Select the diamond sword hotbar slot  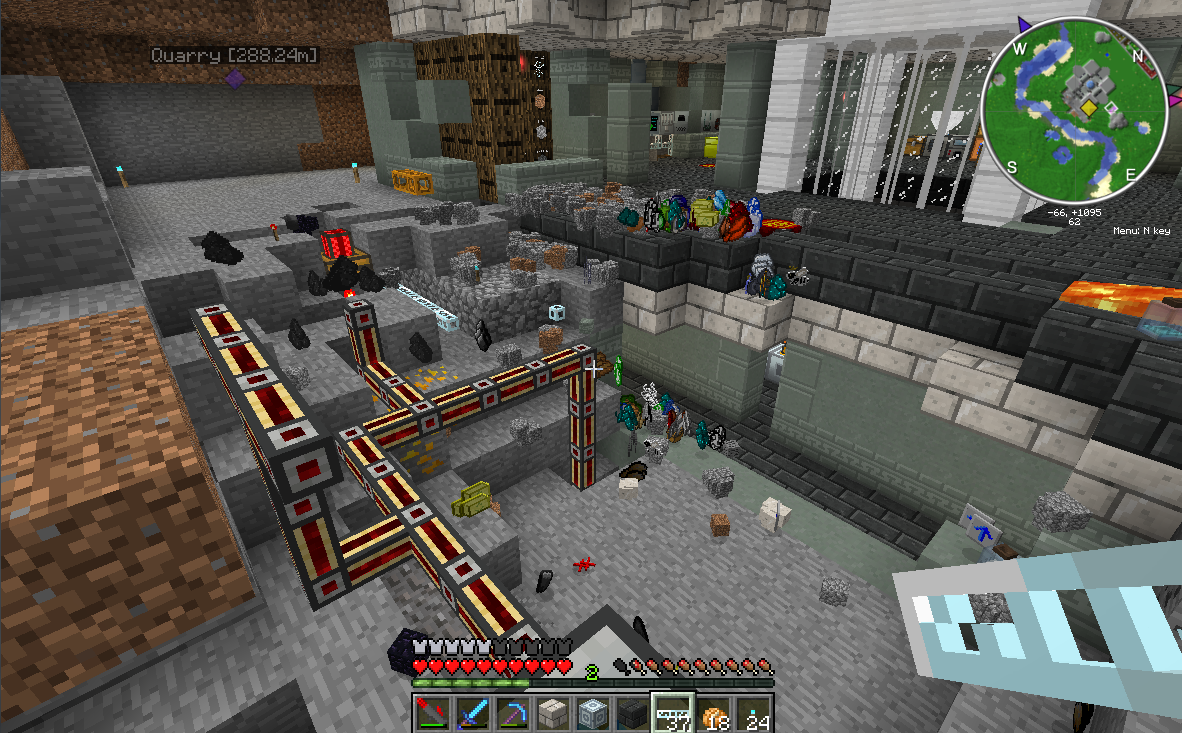tap(471, 713)
